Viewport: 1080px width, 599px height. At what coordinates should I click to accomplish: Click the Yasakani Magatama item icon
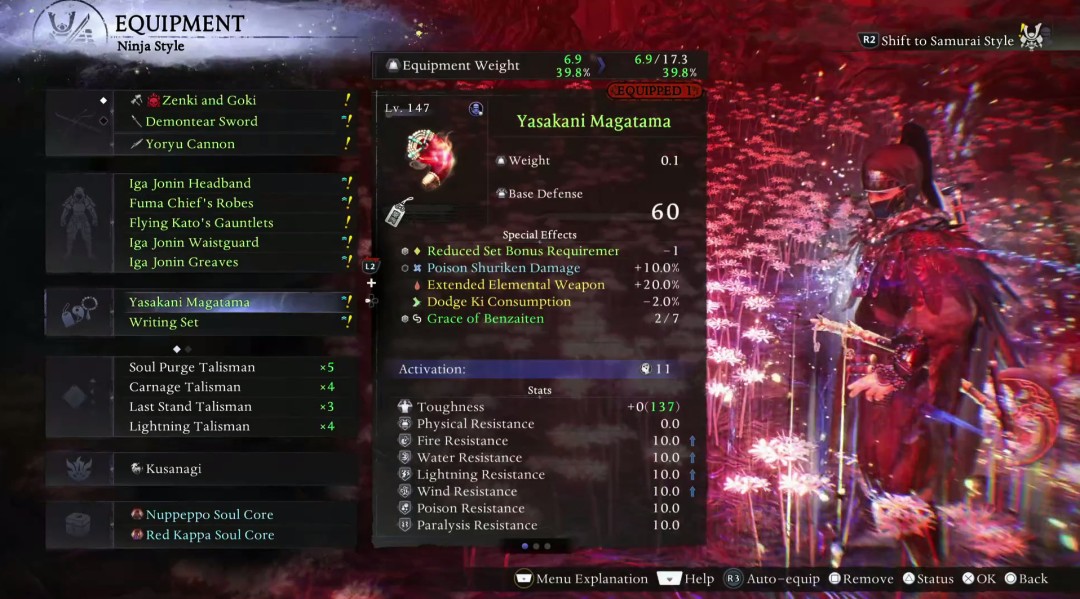click(x=431, y=155)
